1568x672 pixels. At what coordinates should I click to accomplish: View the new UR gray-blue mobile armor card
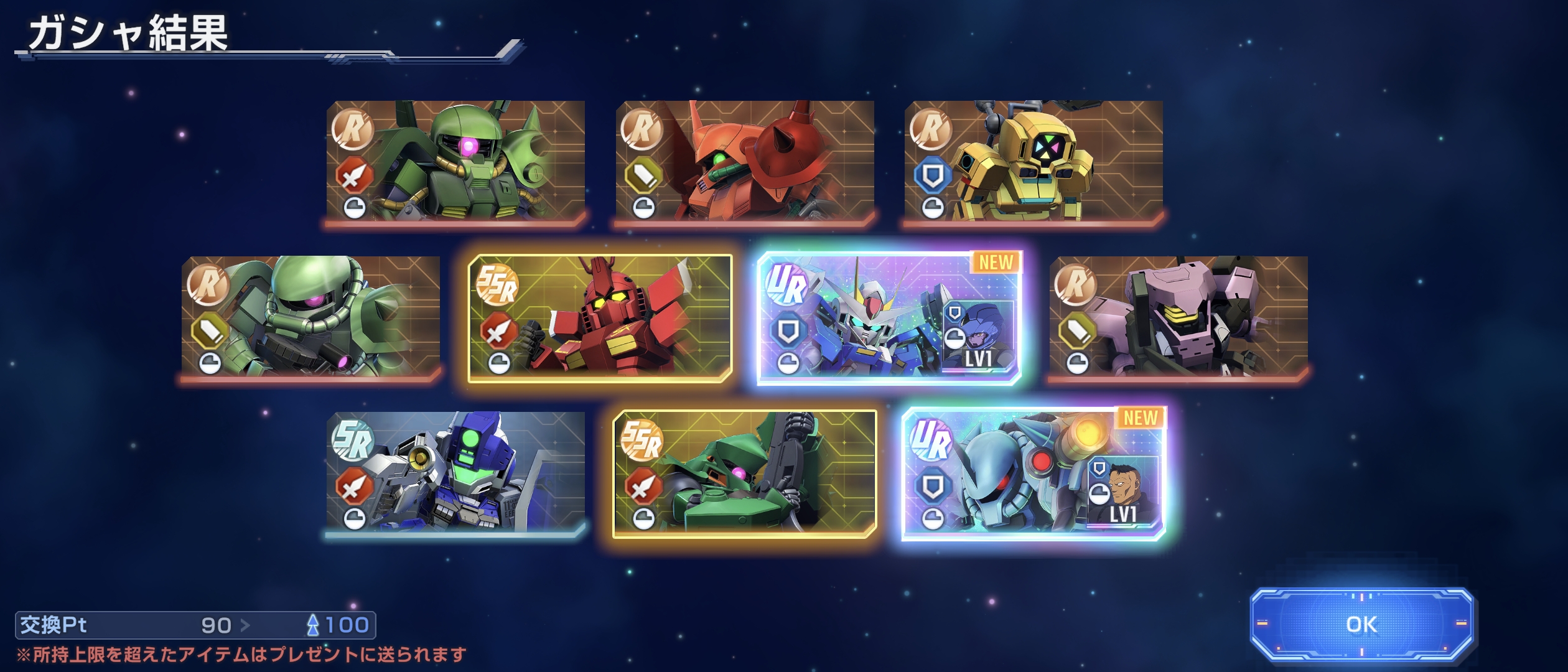pyautogui.click(x=1034, y=473)
